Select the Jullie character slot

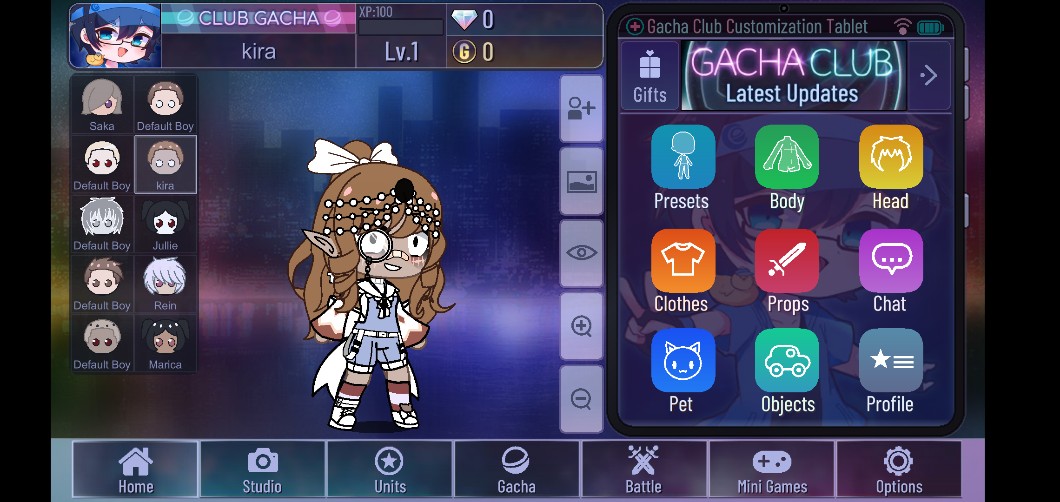pos(165,224)
